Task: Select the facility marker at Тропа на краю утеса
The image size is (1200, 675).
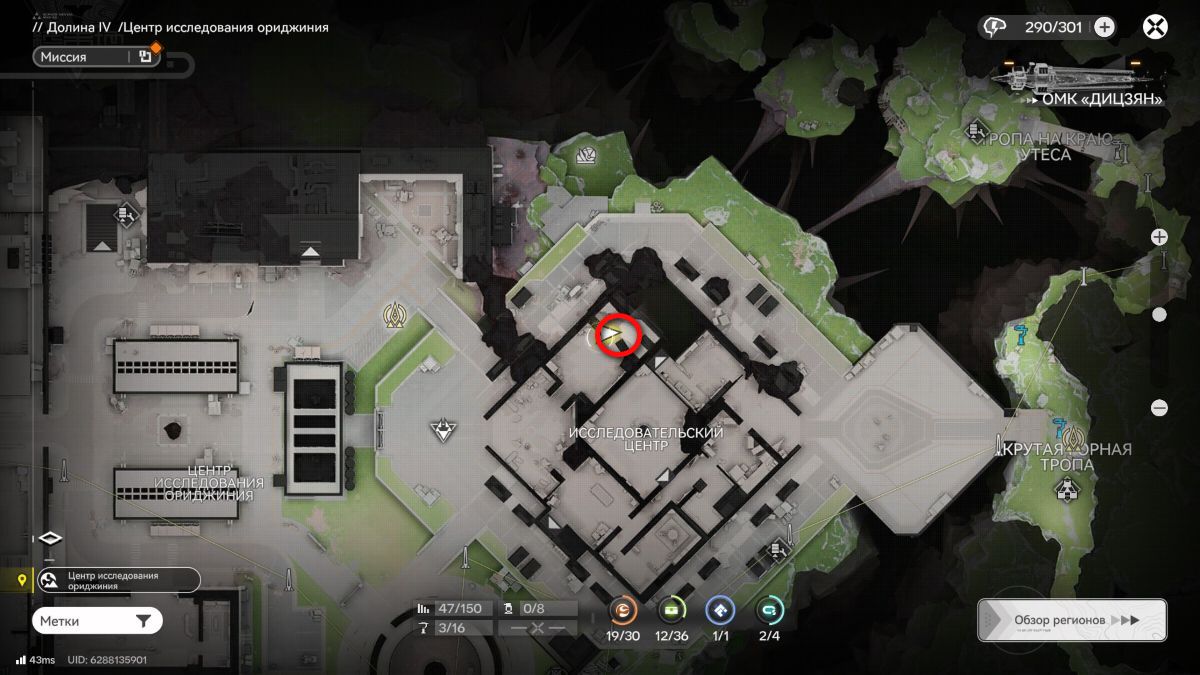Action: (977, 131)
